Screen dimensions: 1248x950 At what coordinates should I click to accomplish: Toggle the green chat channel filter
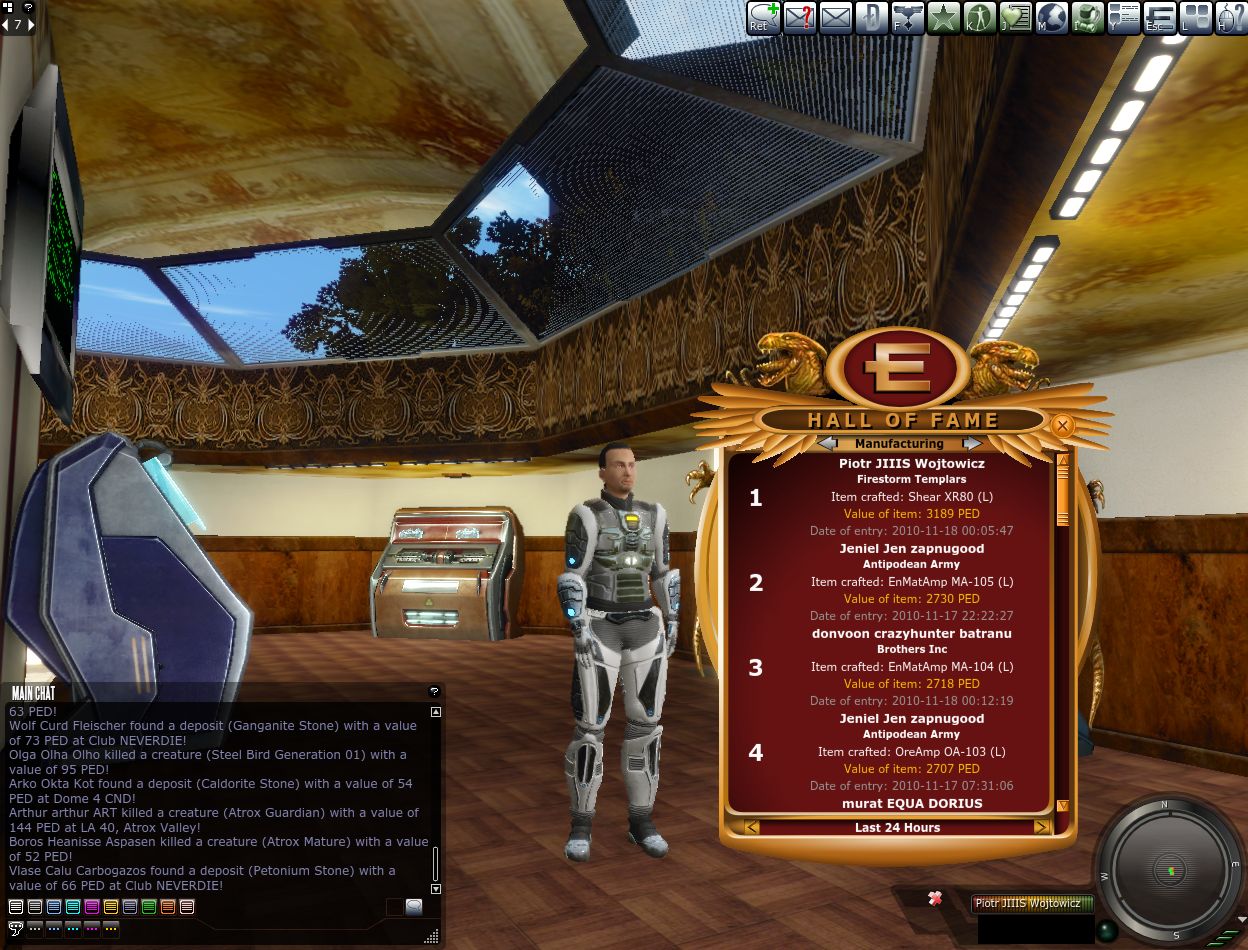pos(149,907)
